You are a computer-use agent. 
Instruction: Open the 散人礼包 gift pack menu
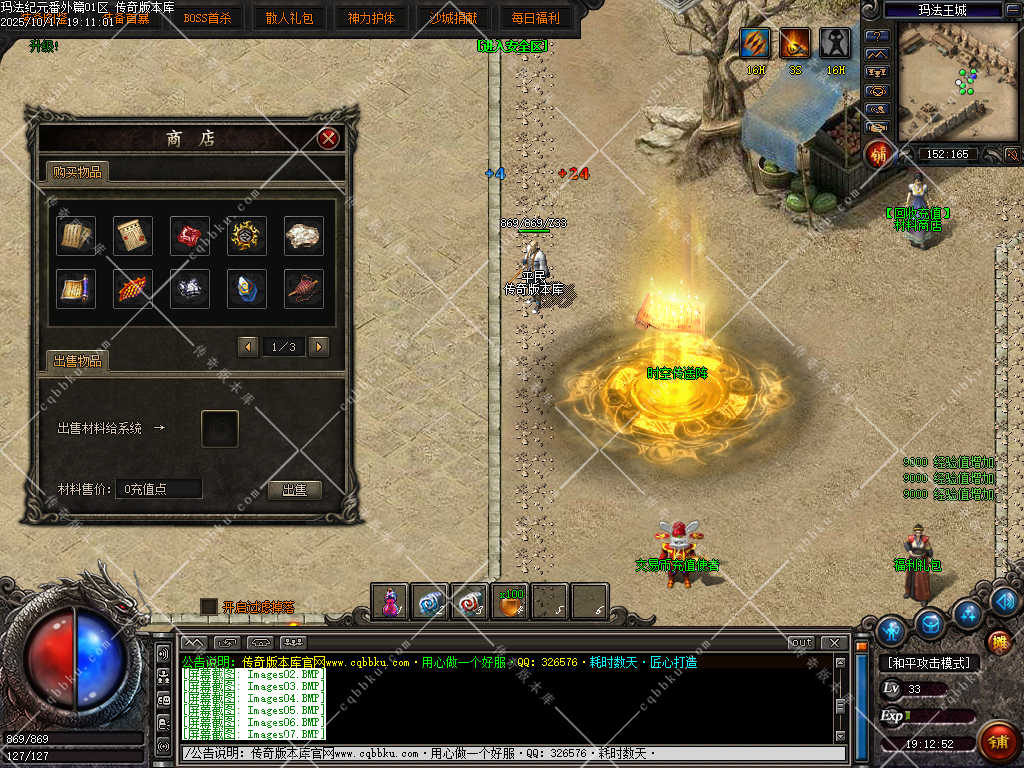[x=289, y=17]
